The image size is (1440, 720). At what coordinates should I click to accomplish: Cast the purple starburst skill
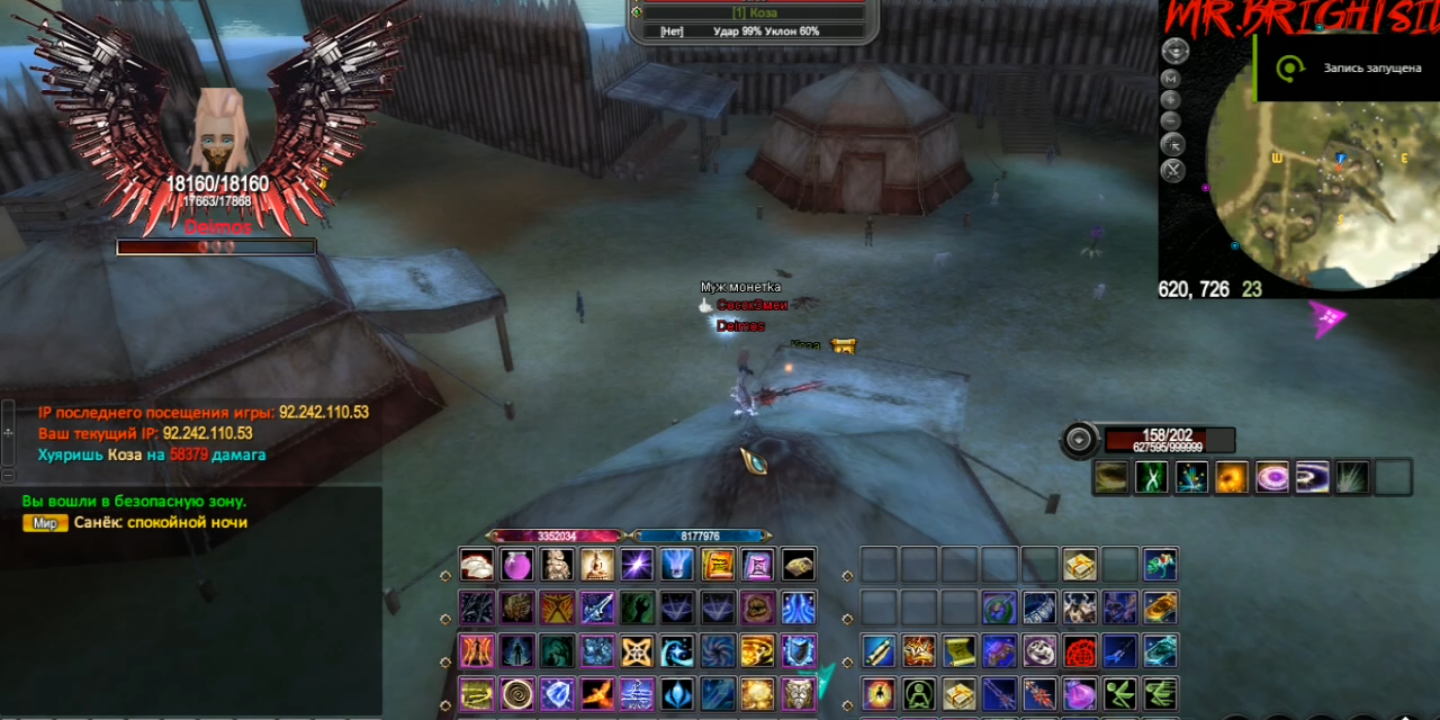coord(637,565)
